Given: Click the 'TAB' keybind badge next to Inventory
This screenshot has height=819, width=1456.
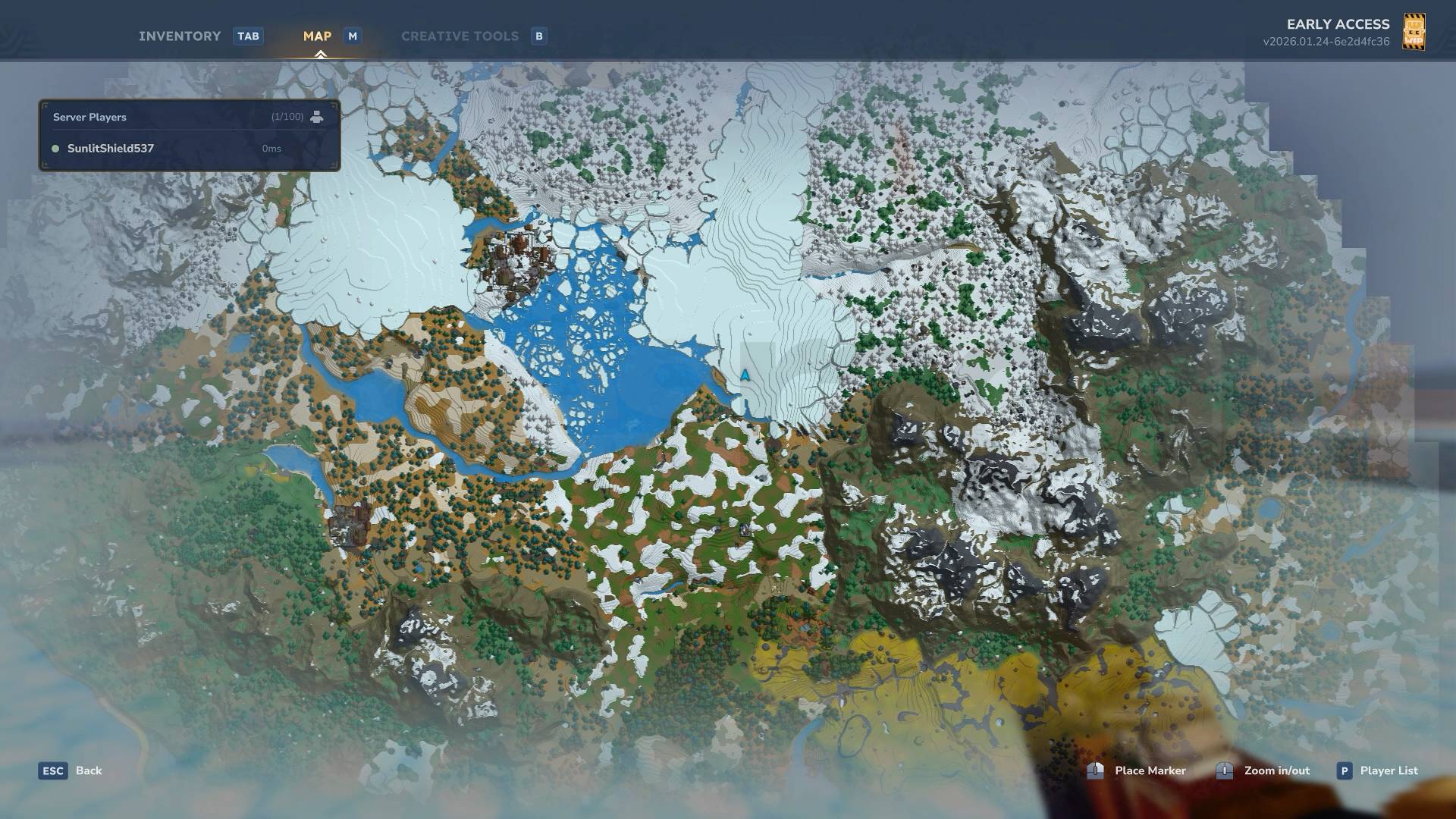Looking at the screenshot, I should 249,36.
